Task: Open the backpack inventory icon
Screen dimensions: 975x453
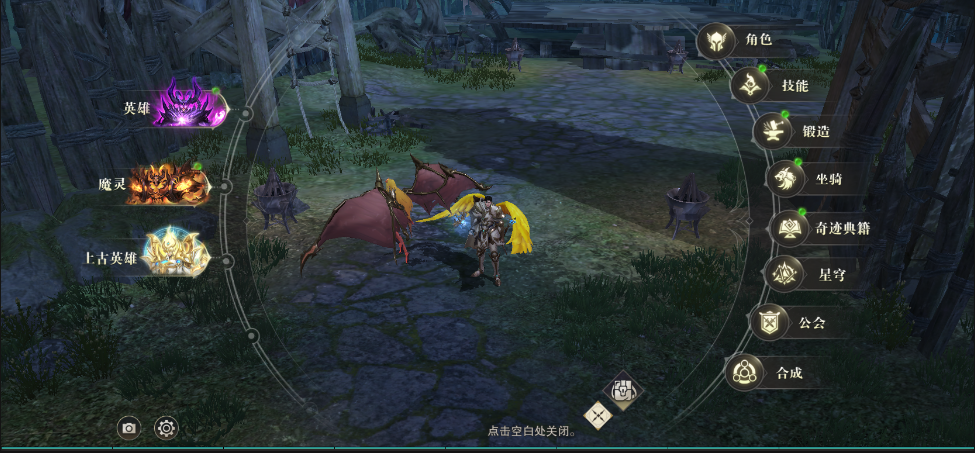Action: click(623, 390)
